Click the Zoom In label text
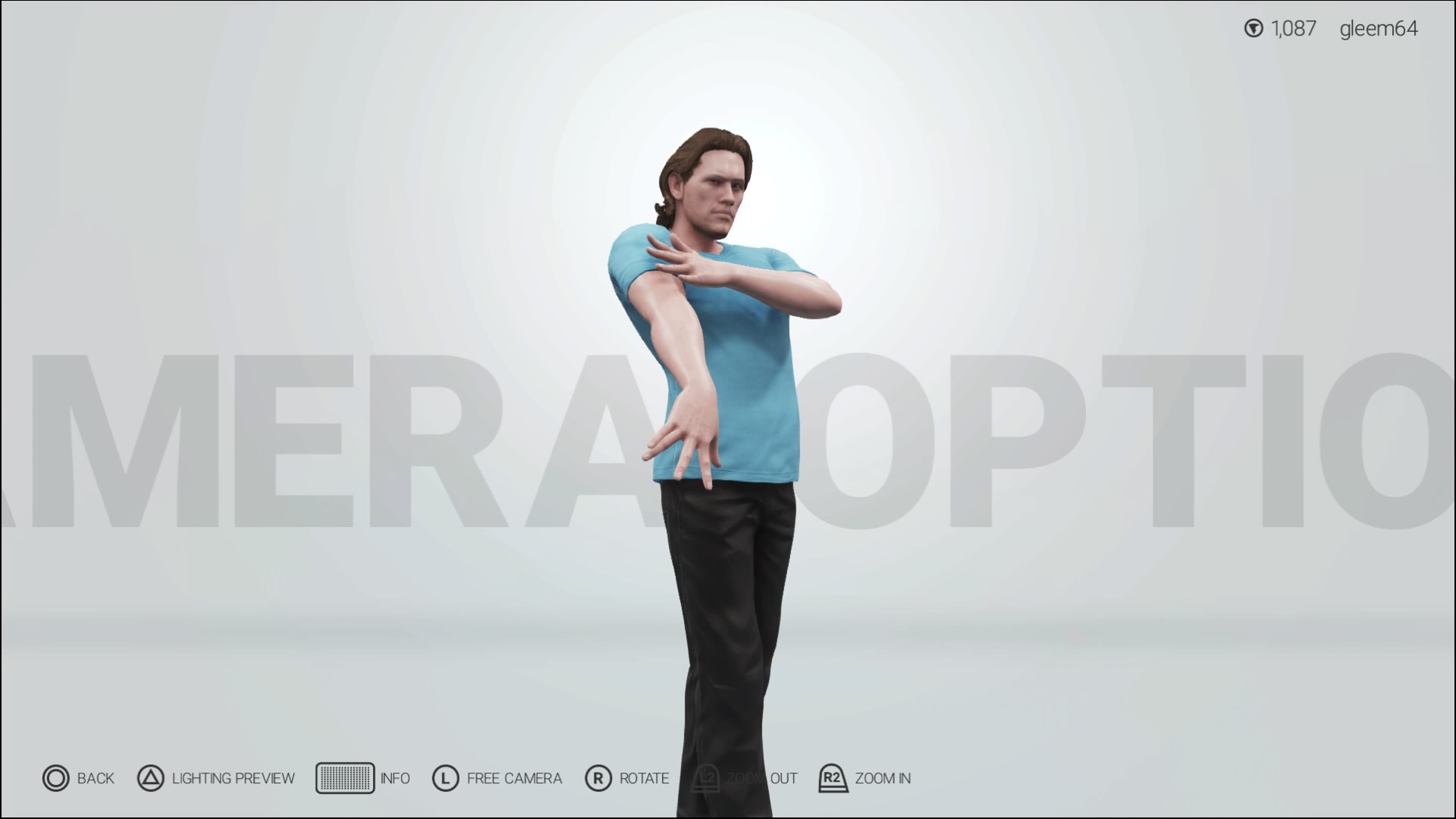1456x819 pixels. 882,778
